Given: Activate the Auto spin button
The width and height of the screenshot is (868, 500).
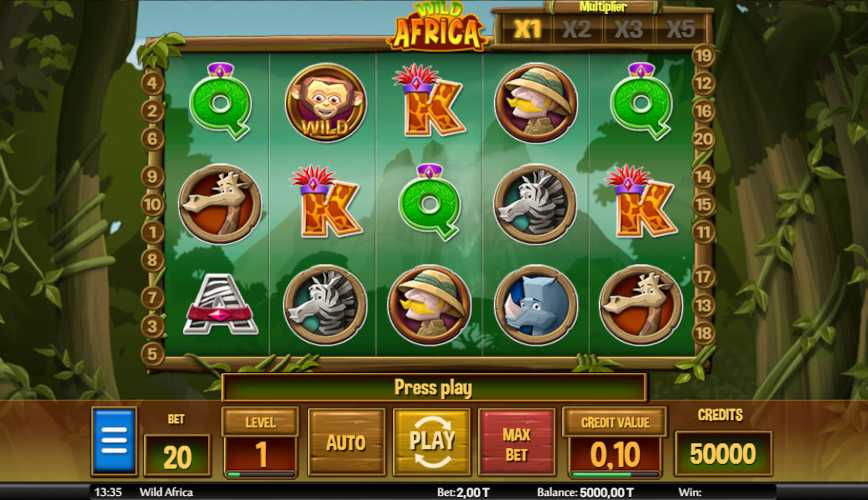Looking at the screenshot, I should (346, 441).
